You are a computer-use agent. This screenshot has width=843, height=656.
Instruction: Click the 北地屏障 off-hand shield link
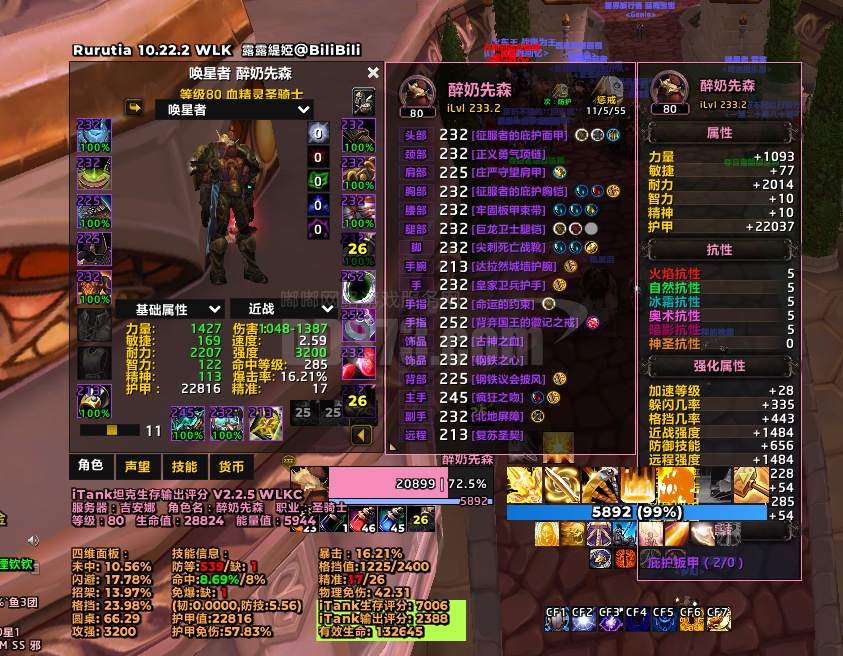pyautogui.click(x=499, y=416)
